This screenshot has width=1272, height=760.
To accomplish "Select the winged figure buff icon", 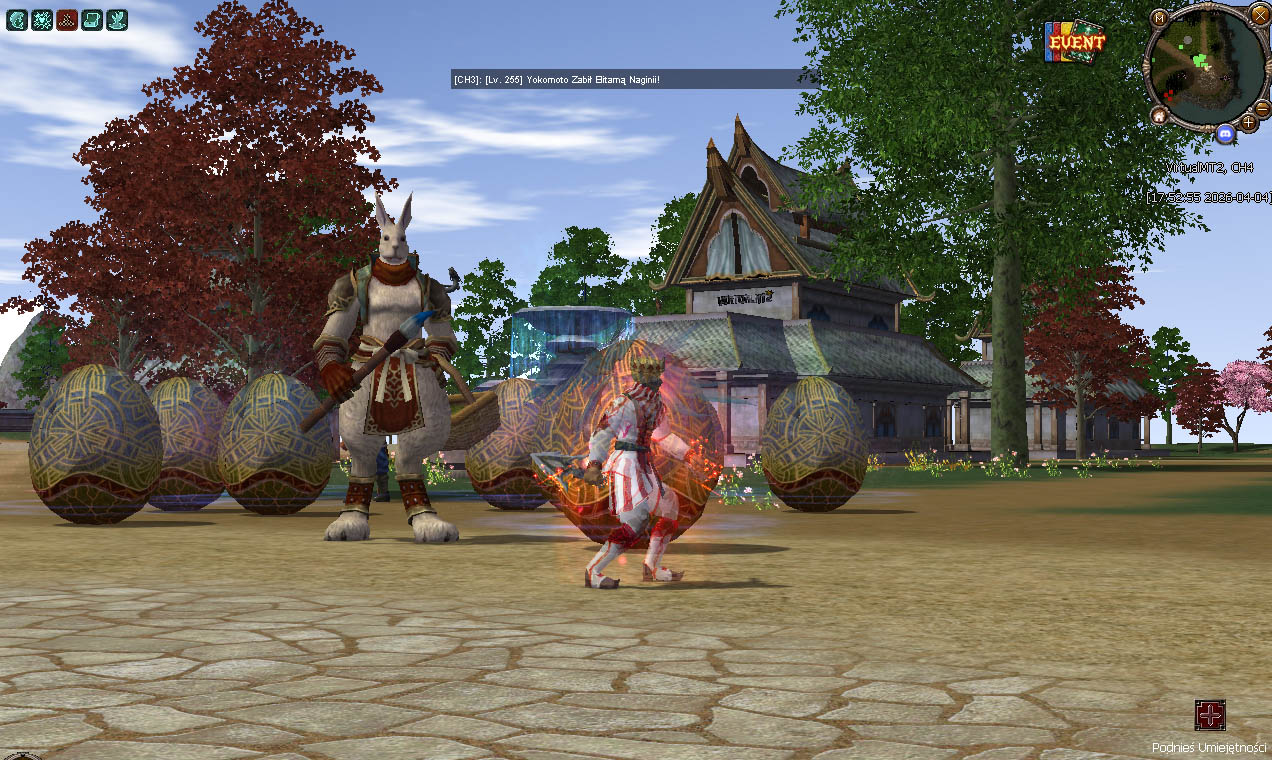I will pyautogui.click(x=117, y=19).
